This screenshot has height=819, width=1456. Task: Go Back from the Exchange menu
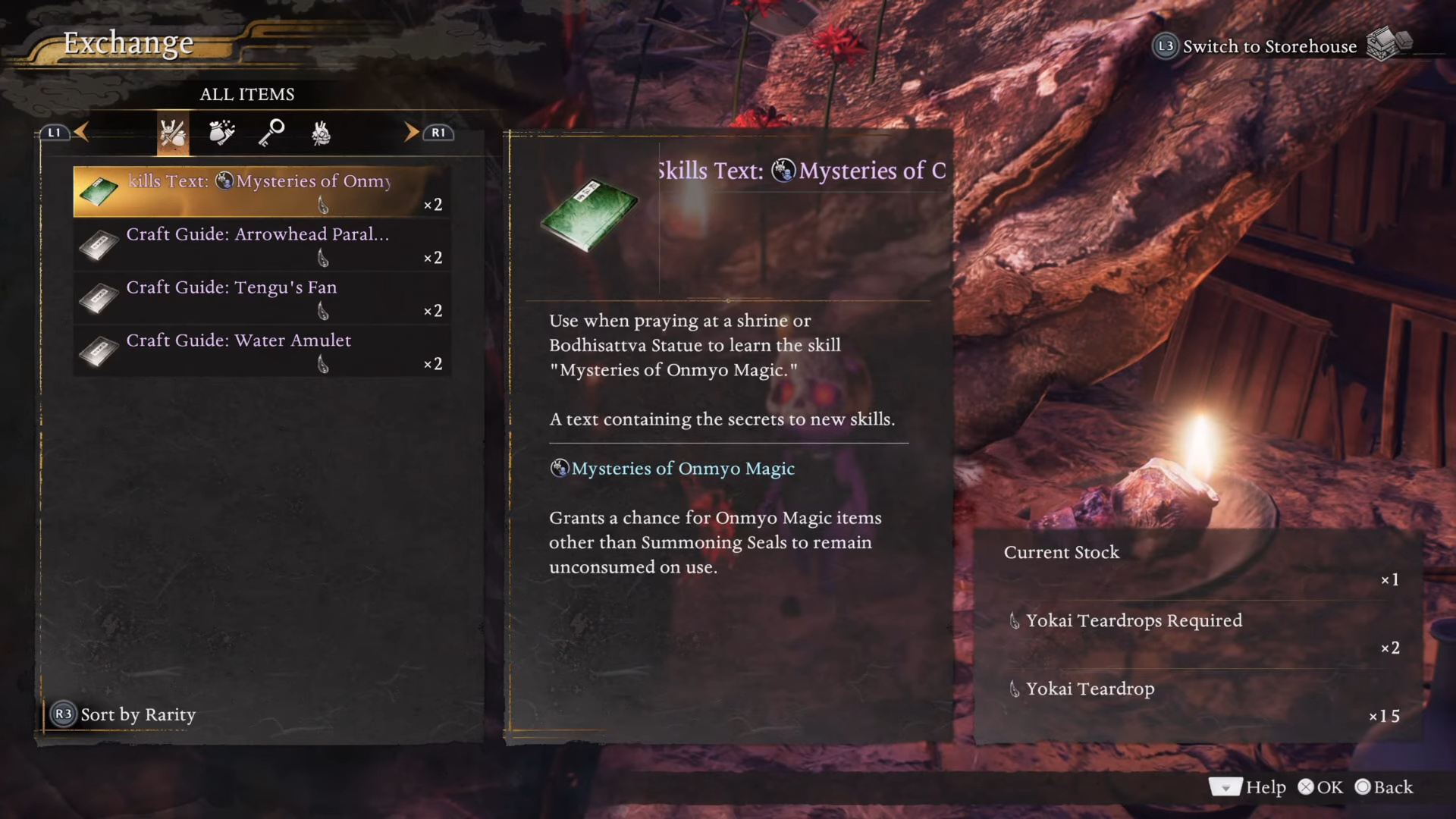1384,787
